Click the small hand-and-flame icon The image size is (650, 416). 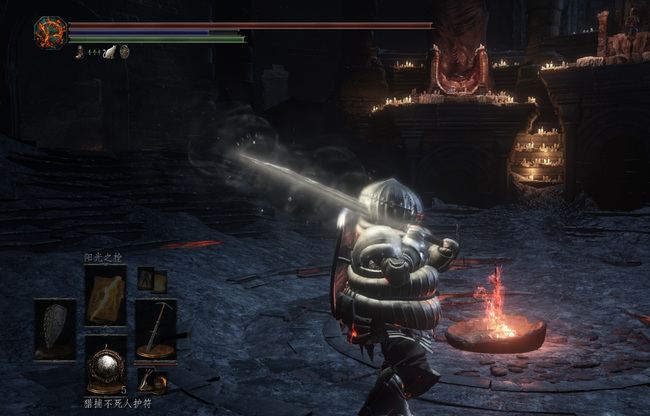(152, 380)
